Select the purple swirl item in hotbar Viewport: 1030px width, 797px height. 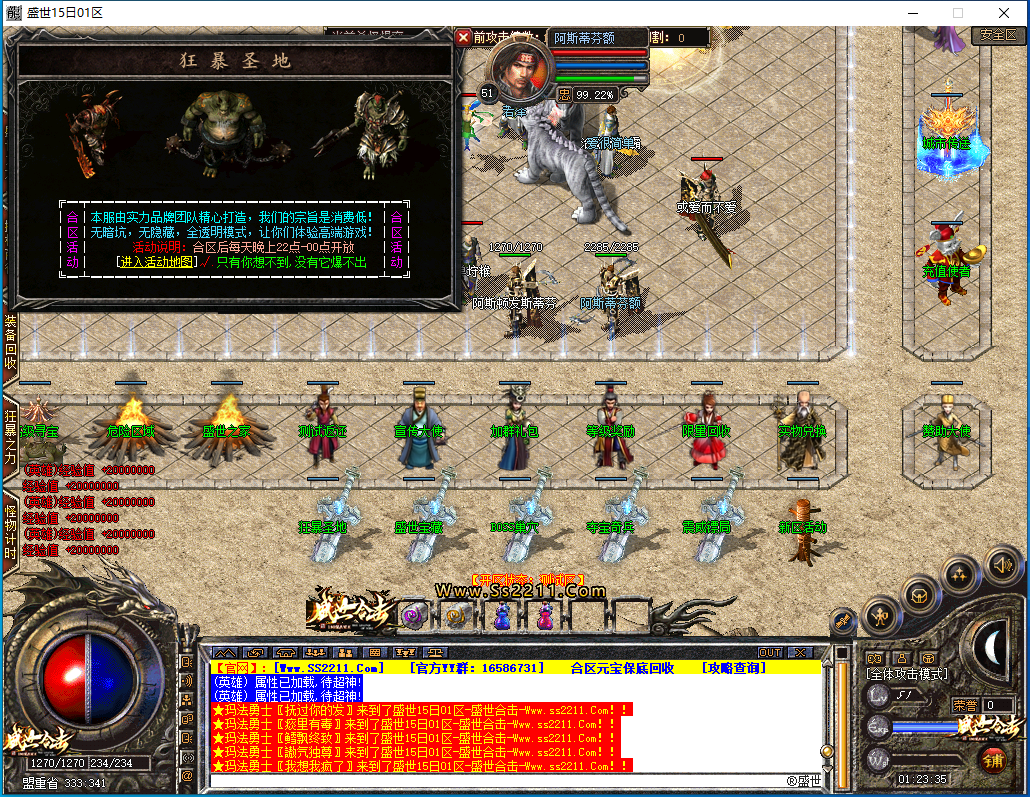pos(413,617)
